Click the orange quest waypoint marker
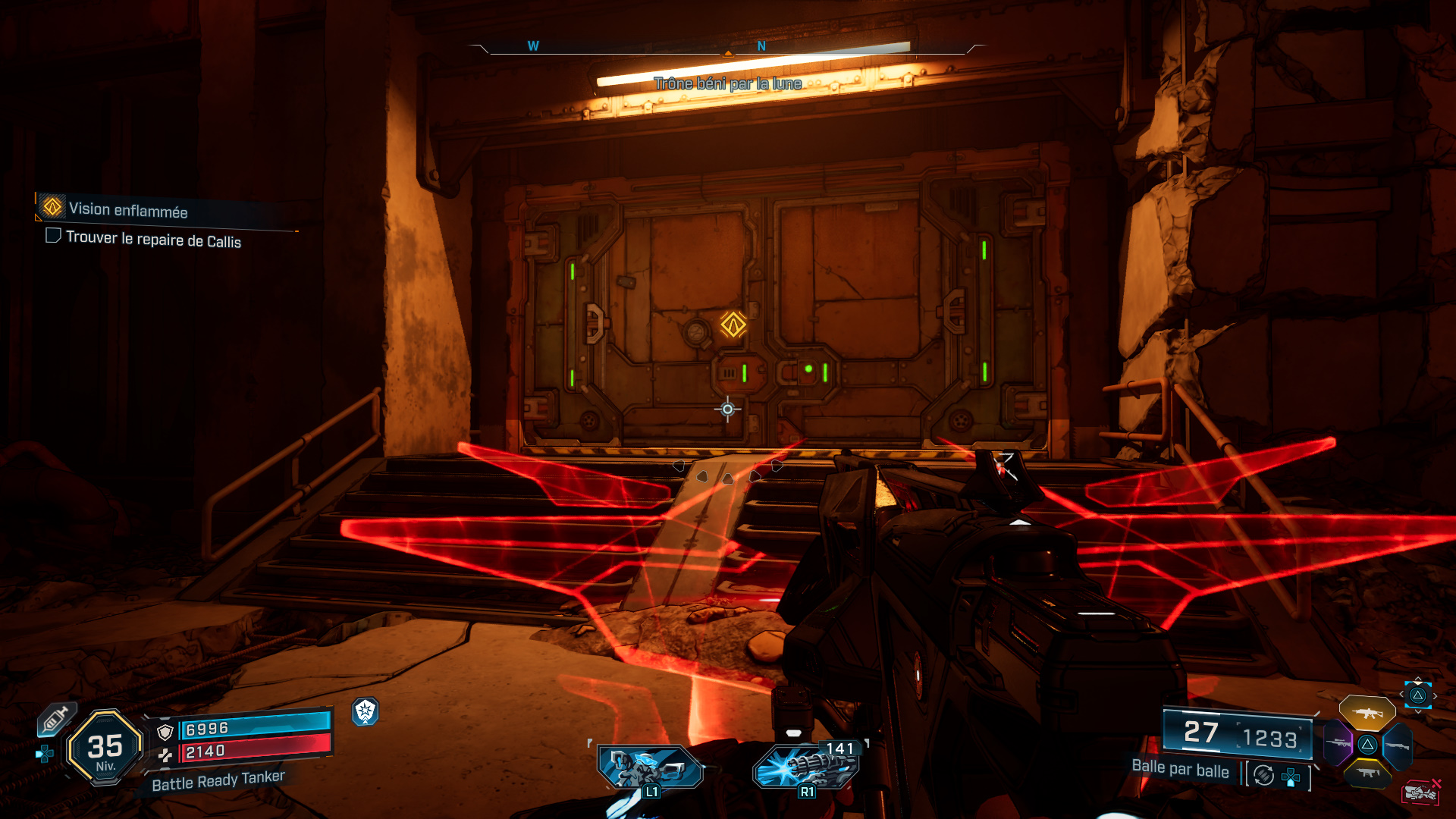The width and height of the screenshot is (1456, 819). [x=733, y=325]
